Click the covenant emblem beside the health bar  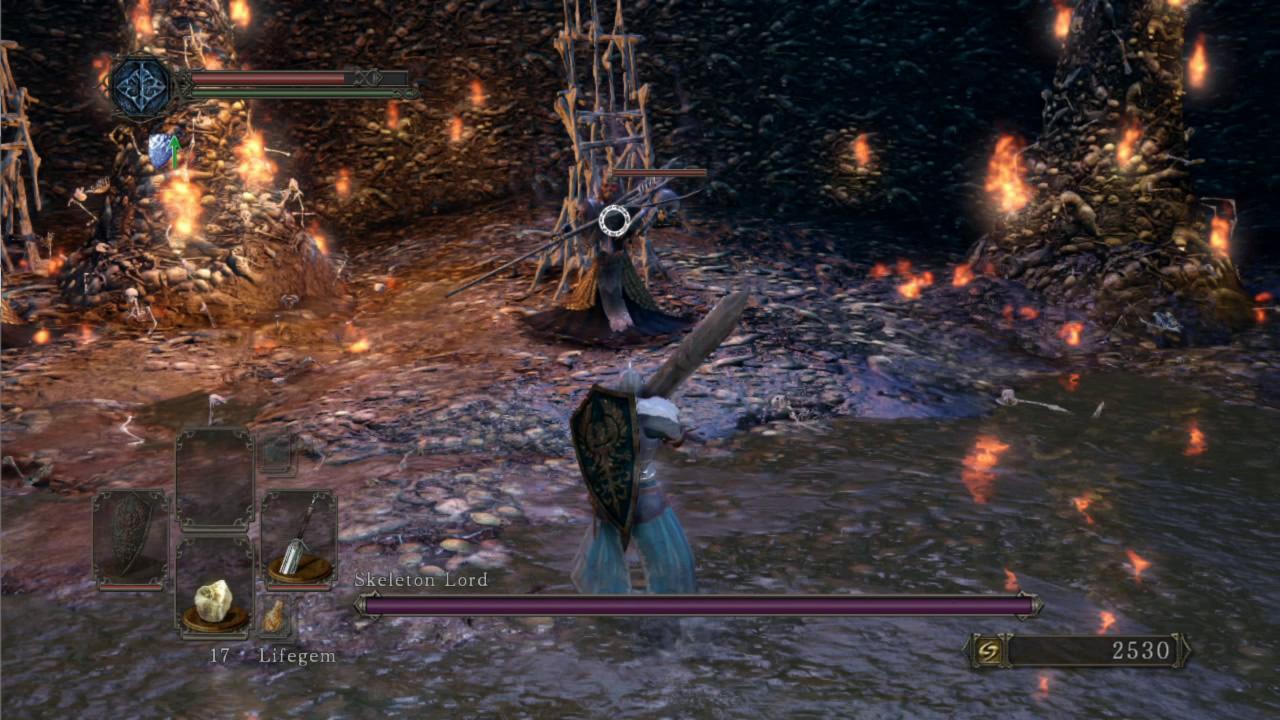tap(143, 88)
